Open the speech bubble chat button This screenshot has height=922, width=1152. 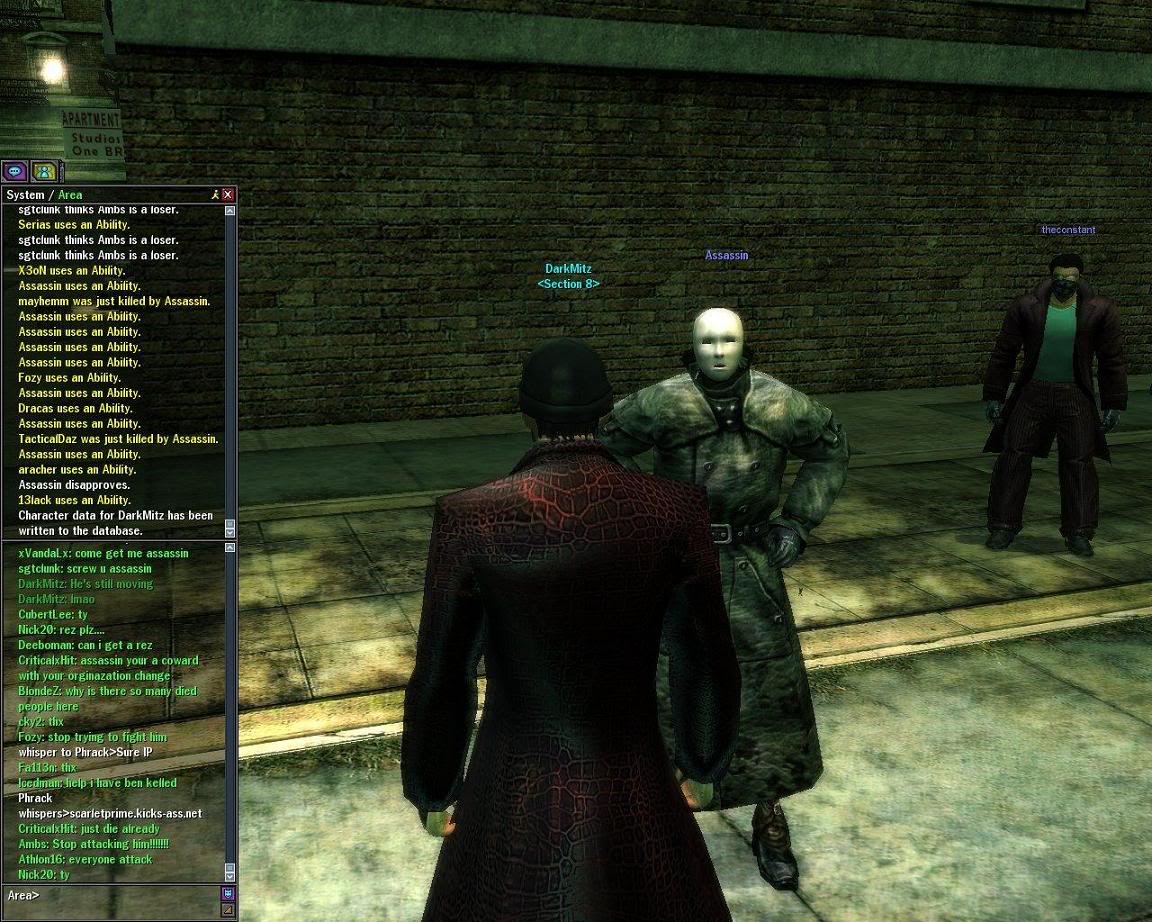pos(14,171)
